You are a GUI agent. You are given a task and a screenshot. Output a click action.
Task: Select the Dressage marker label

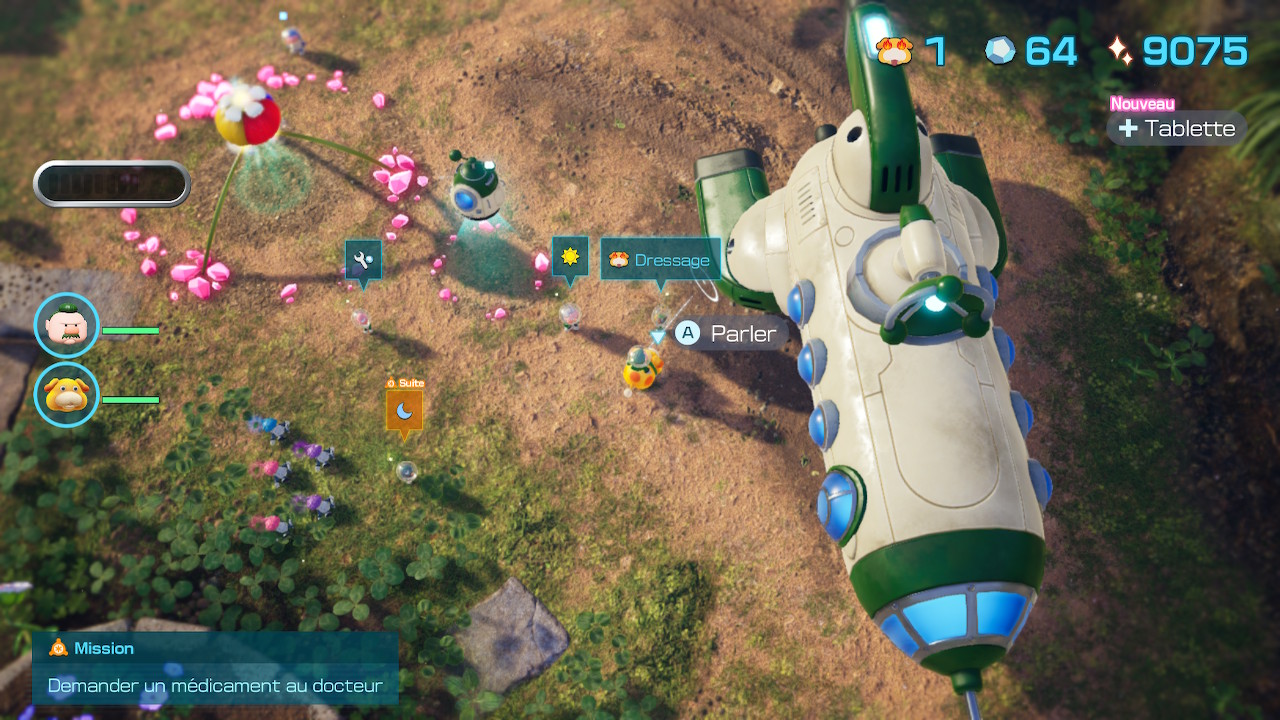660,260
